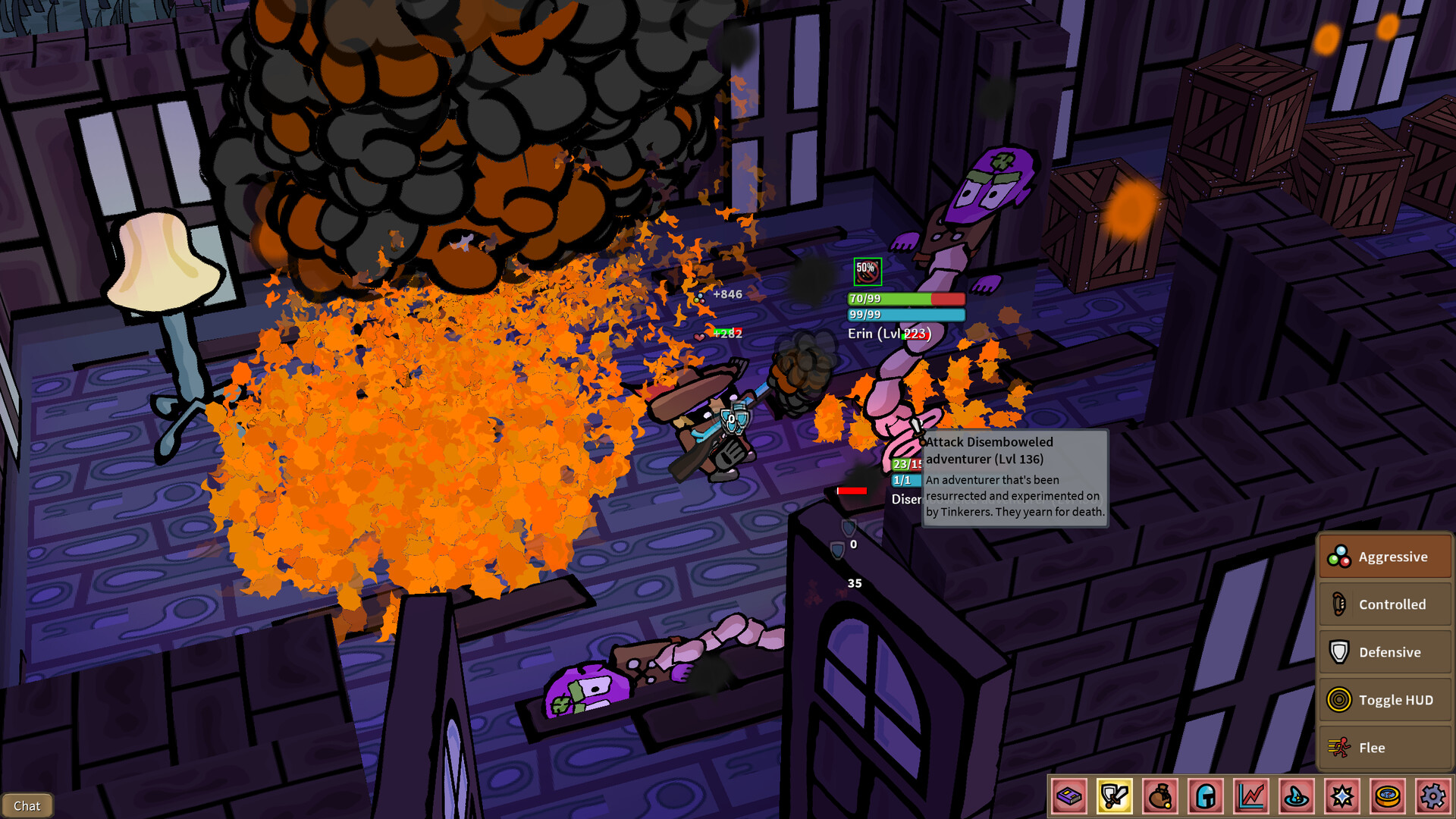The height and width of the screenshot is (819, 1456).
Task: Enable the Aggressive combat stance
Action: point(1385,556)
